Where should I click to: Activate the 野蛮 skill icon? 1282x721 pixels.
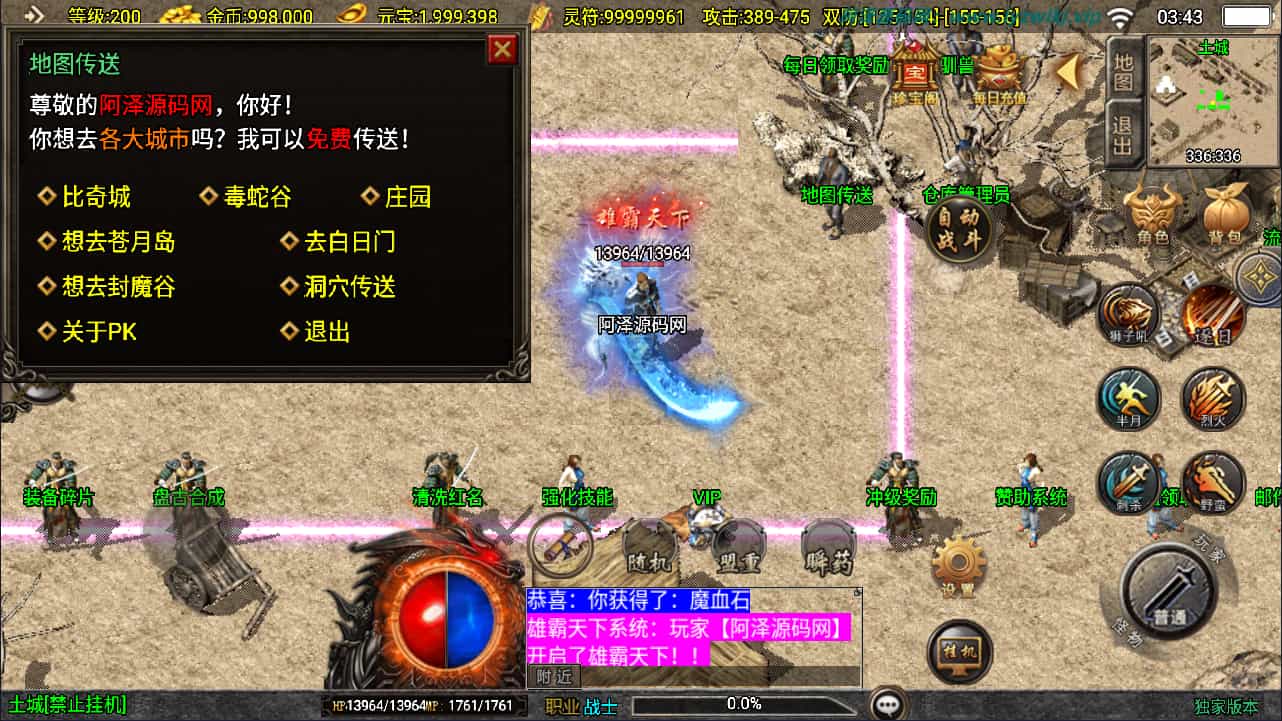pos(1210,482)
